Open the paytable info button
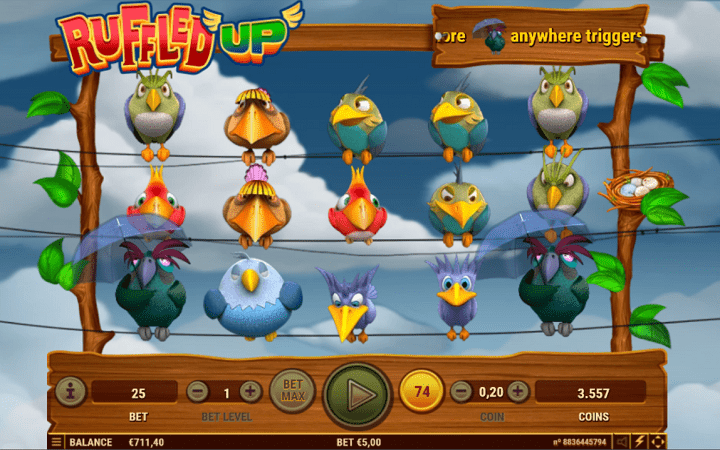The width and height of the screenshot is (720, 450). click(x=70, y=392)
